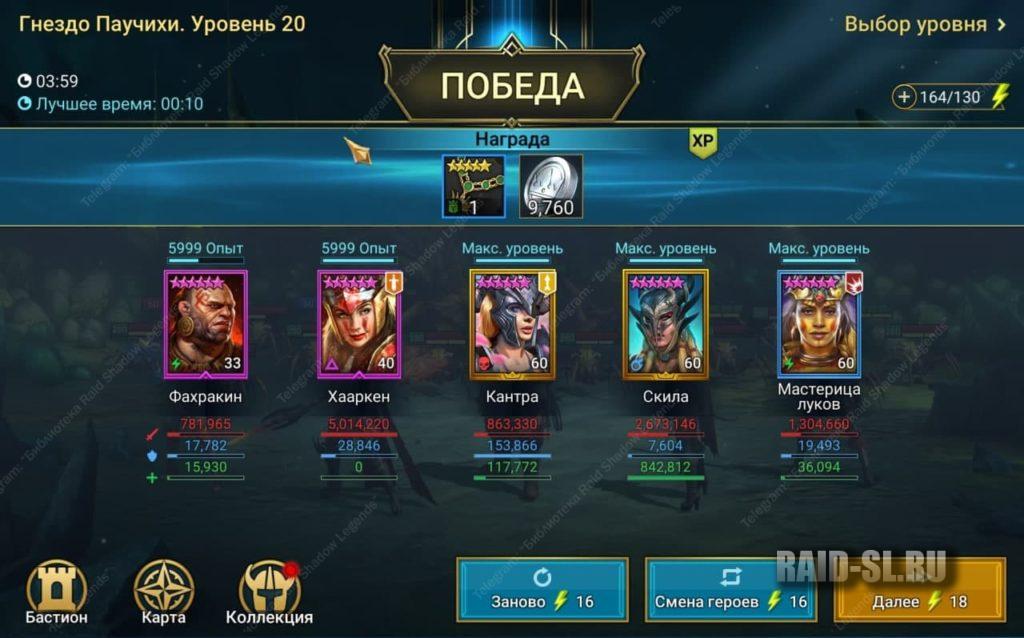The image size is (1024, 638).
Task: Select the Кантра hero portrait
Action: [512, 323]
